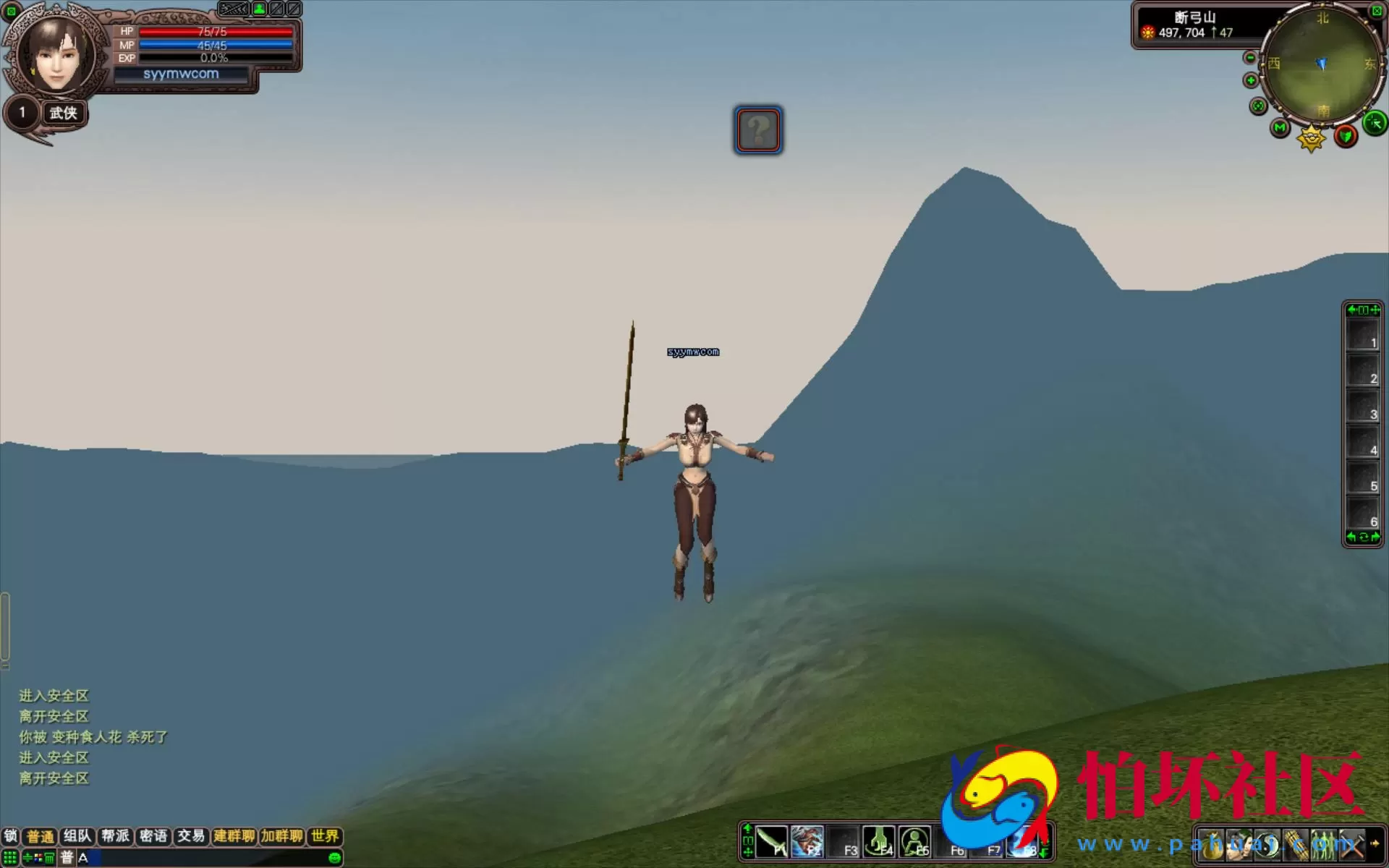The height and width of the screenshot is (868, 1389).
Task: Click the golden sun face icon below the minimap
Action: 1311,137
